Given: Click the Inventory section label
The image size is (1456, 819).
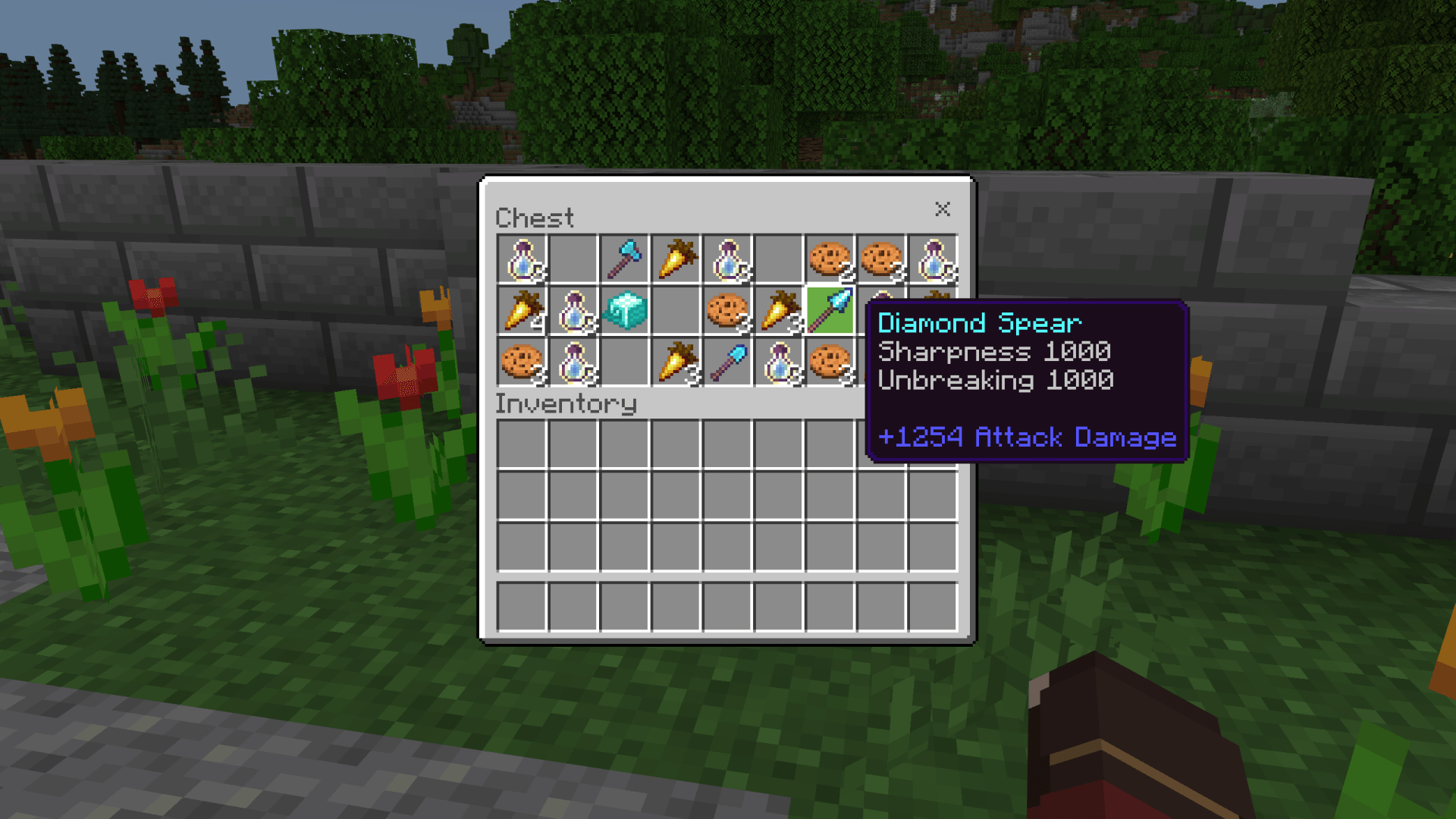Looking at the screenshot, I should pyautogui.click(x=565, y=403).
